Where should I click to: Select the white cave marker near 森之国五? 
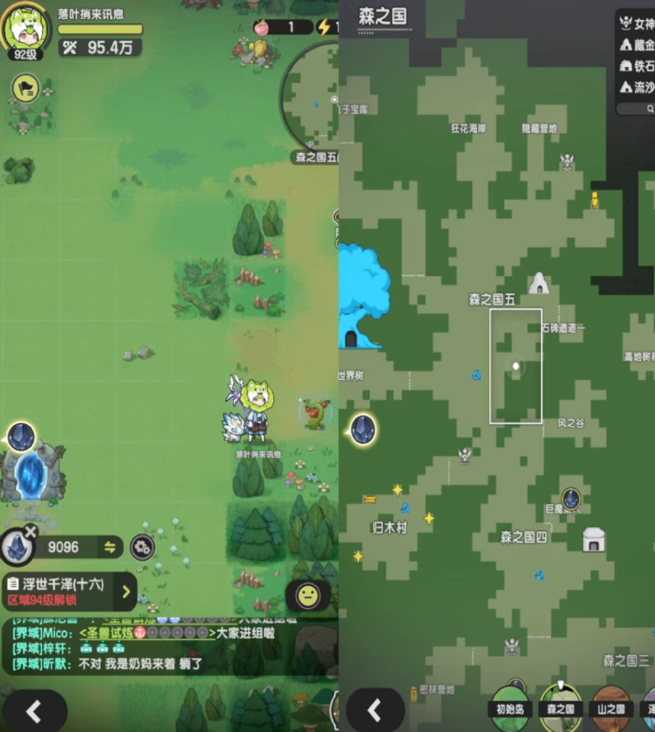(539, 283)
